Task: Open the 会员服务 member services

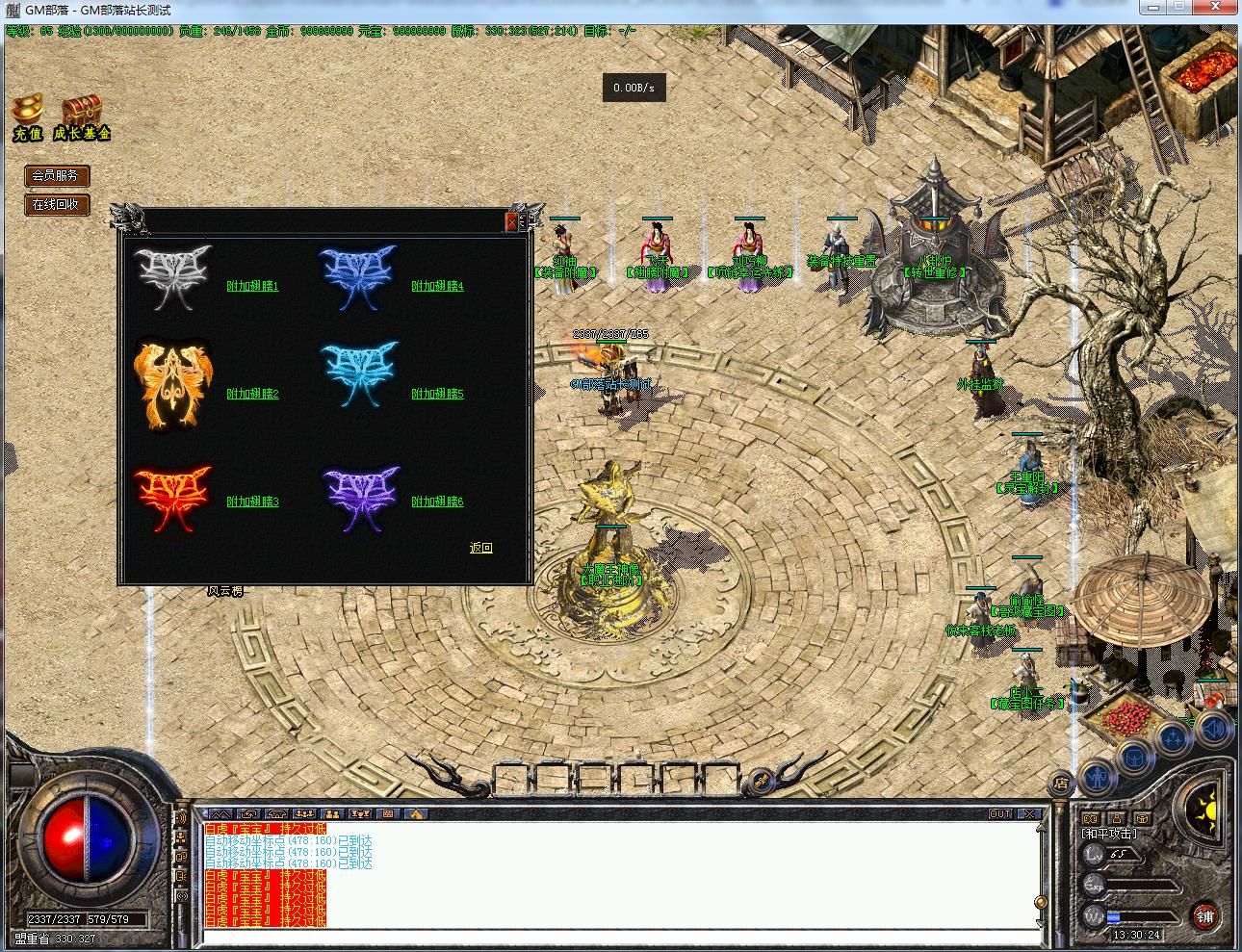Action: [x=56, y=176]
